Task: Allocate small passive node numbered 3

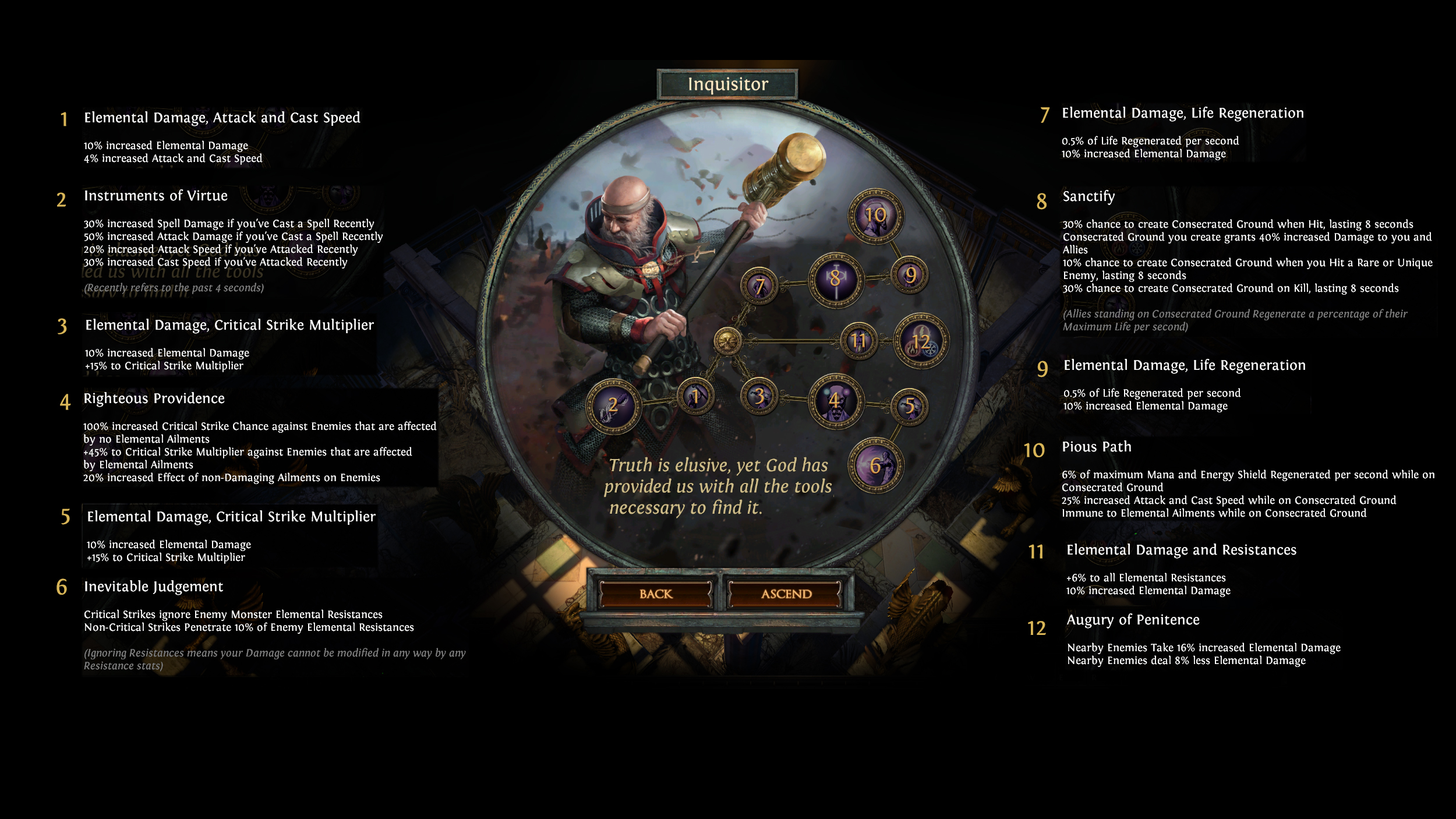Action: coord(759,397)
